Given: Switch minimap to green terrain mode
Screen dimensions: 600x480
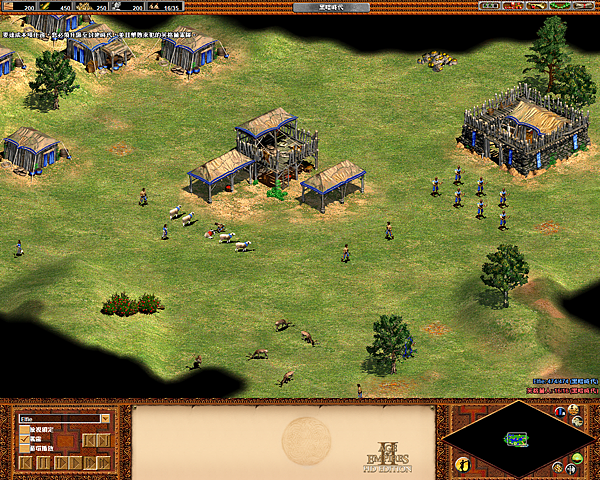Looking at the screenshot, I should coord(578,459).
